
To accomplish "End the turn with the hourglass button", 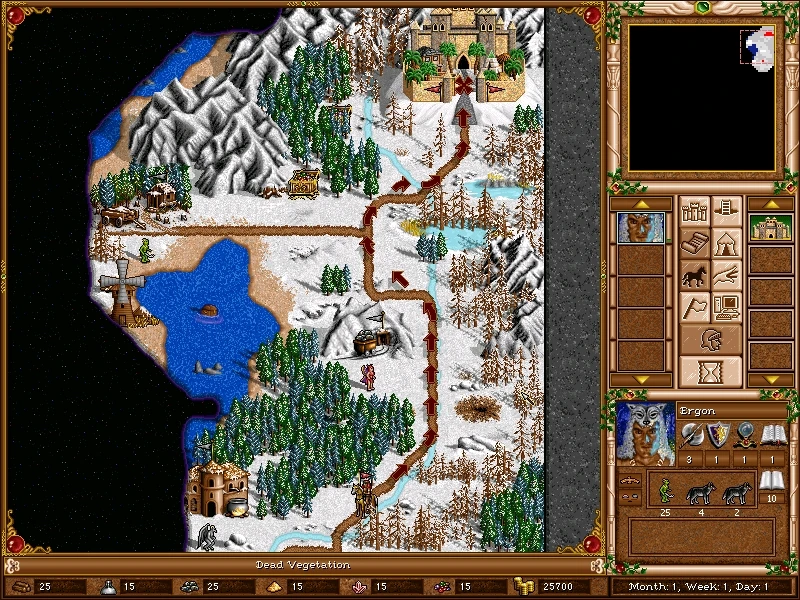I will pos(710,371).
